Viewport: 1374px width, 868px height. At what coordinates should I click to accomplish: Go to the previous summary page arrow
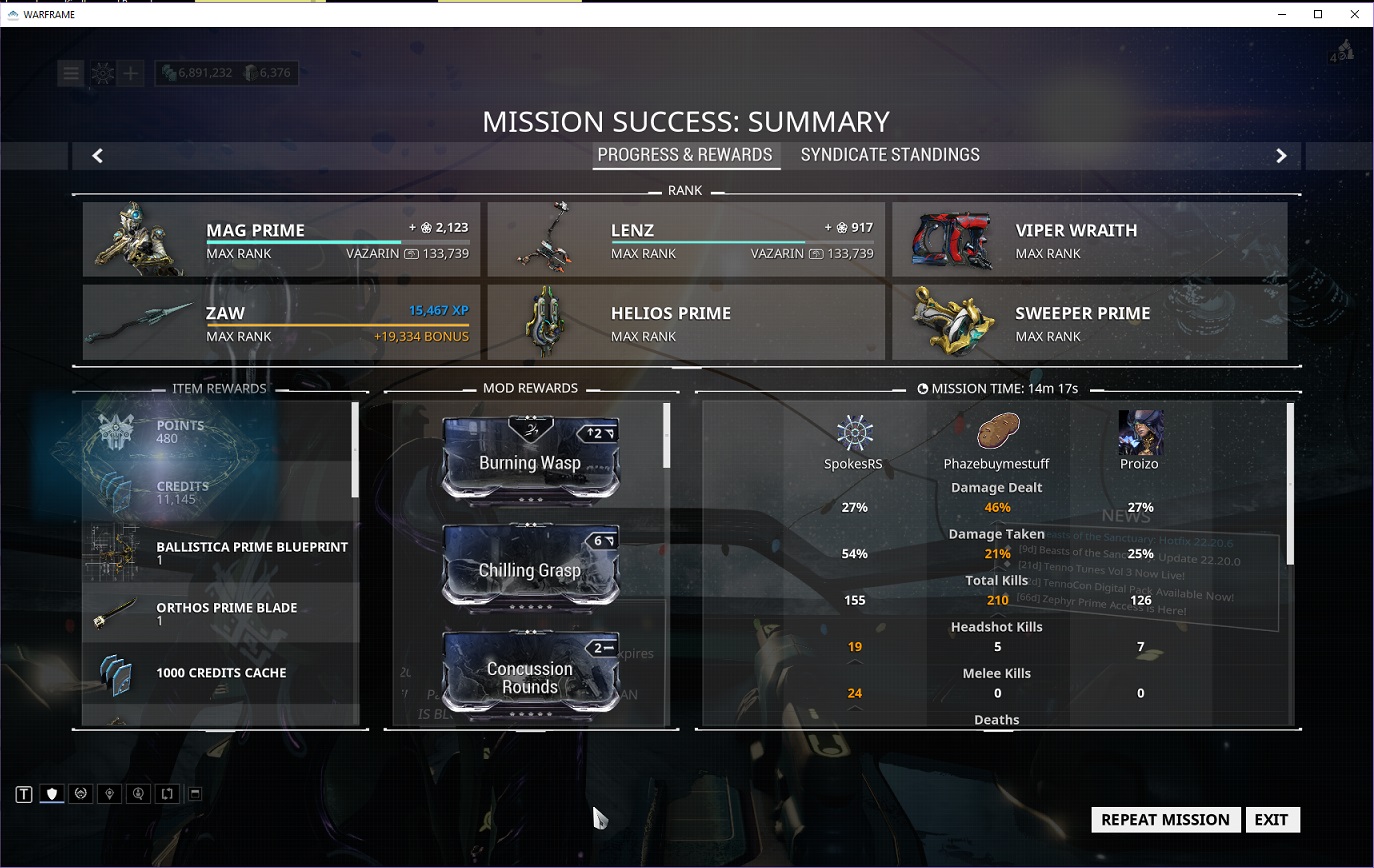(x=97, y=156)
